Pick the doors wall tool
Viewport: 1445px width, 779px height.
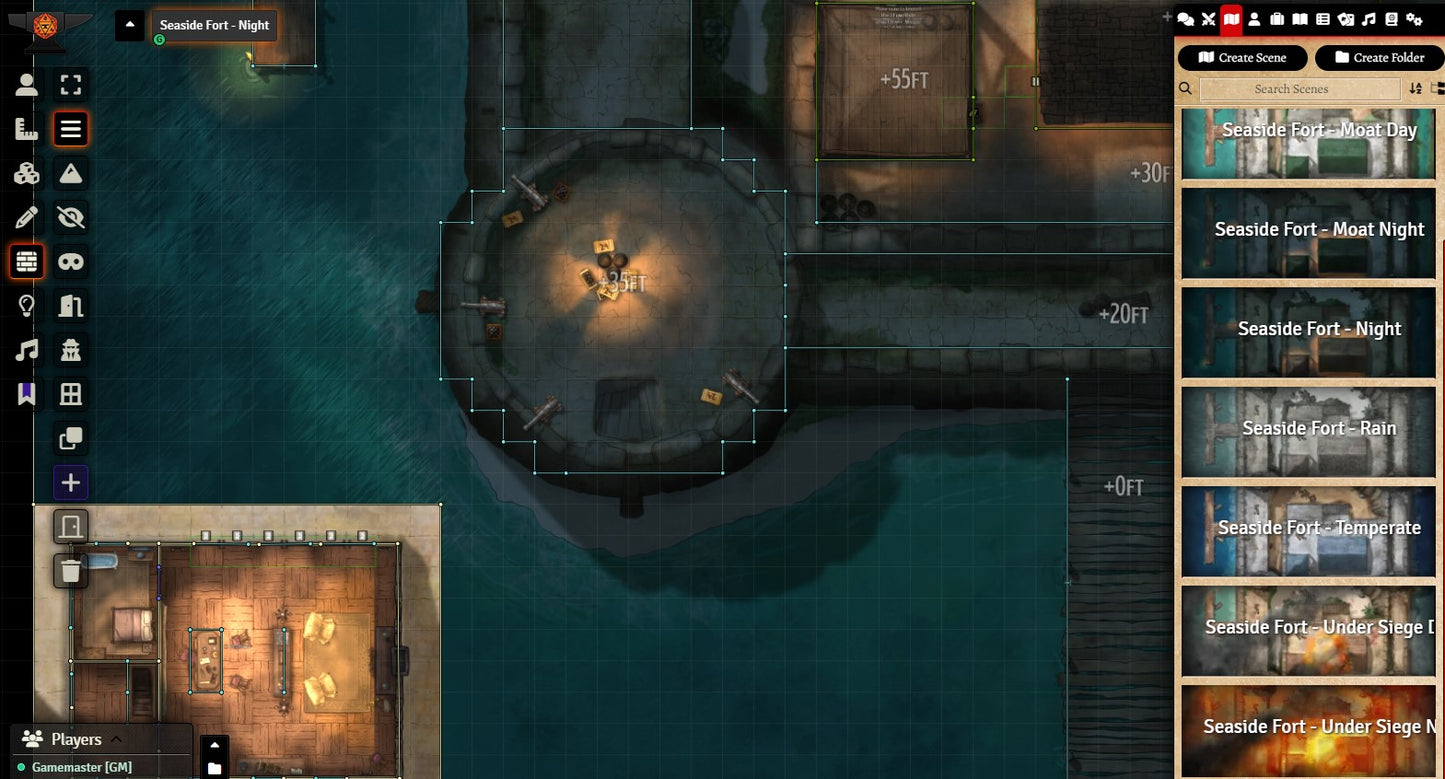(x=71, y=306)
